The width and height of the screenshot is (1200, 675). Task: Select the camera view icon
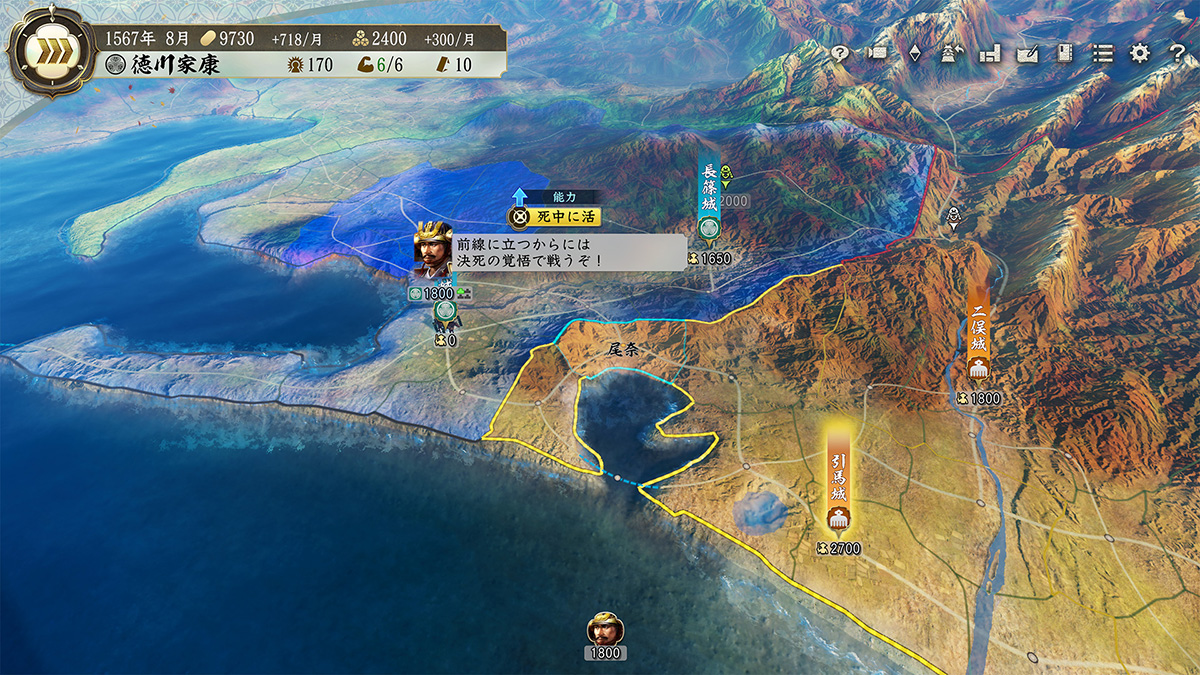tap(878, 54)
